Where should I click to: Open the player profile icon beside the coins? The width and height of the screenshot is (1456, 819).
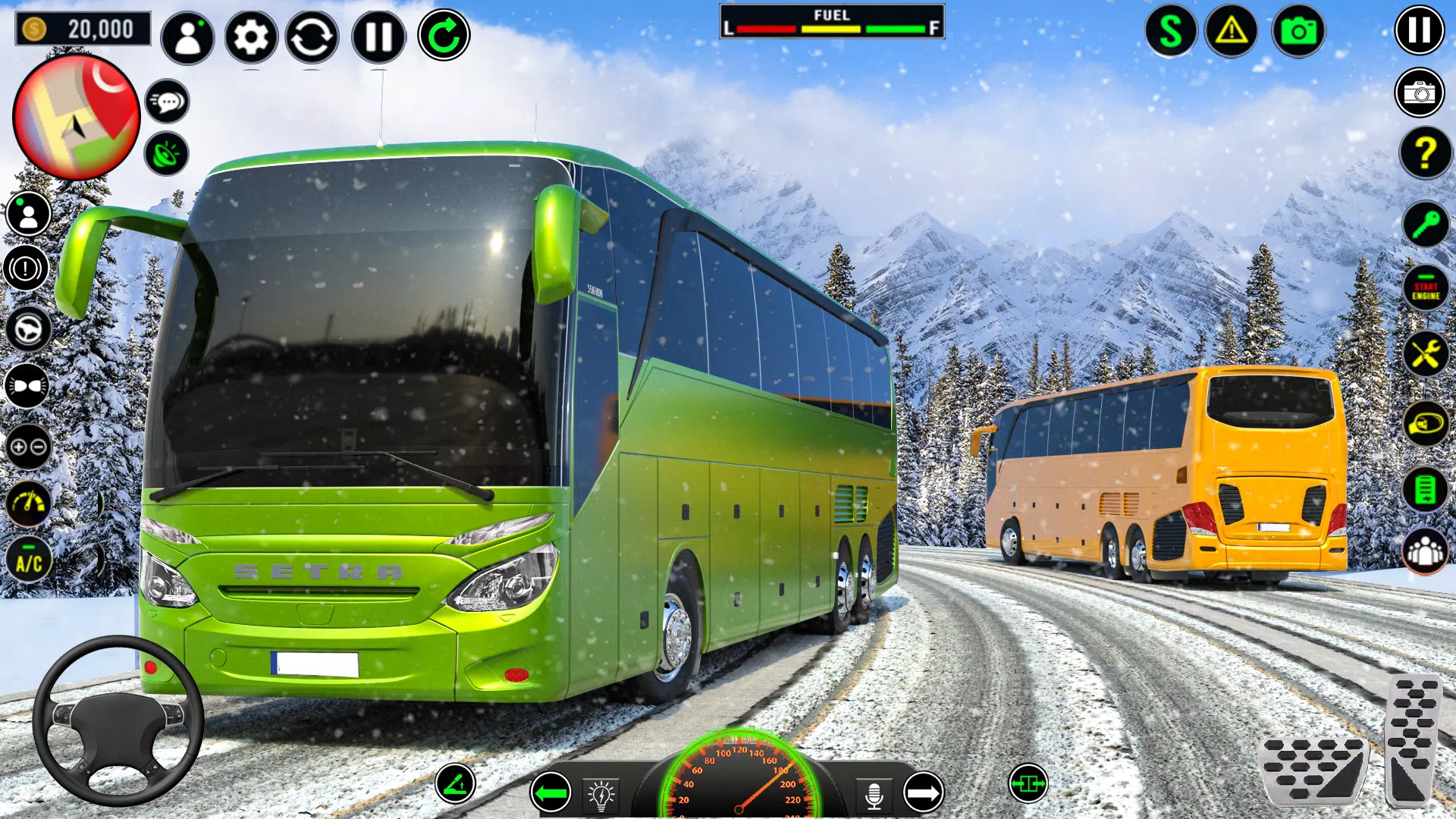pos(187,36)
